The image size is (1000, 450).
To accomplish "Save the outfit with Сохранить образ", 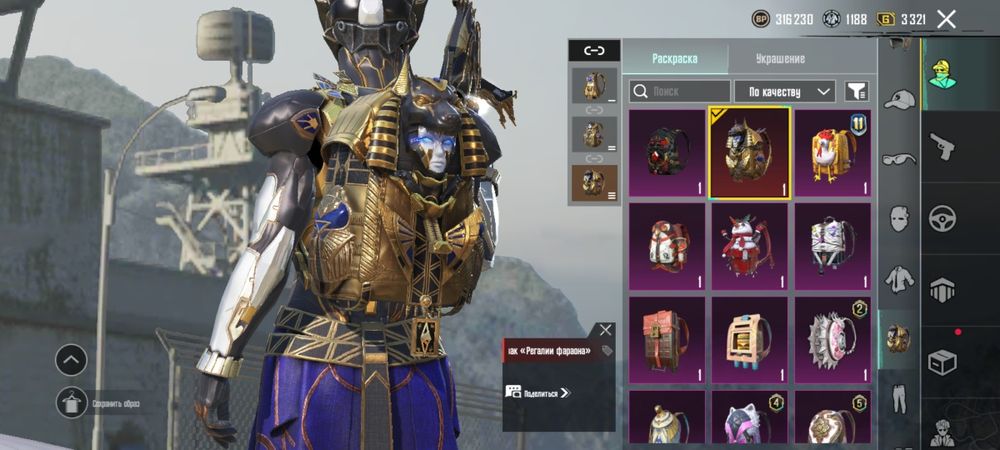I will click(x=71, y=403).
